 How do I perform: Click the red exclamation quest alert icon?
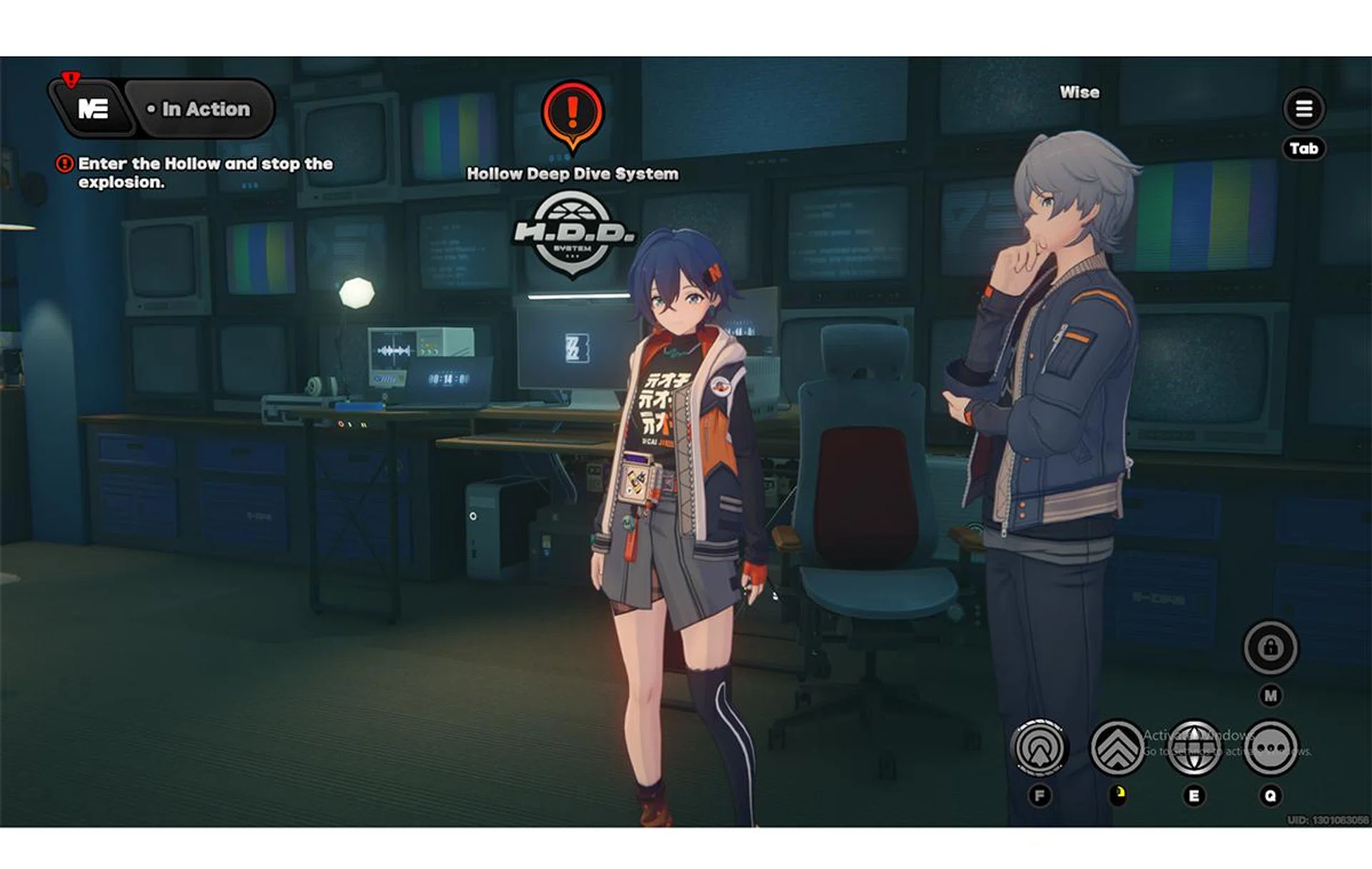tap(65, 164)
